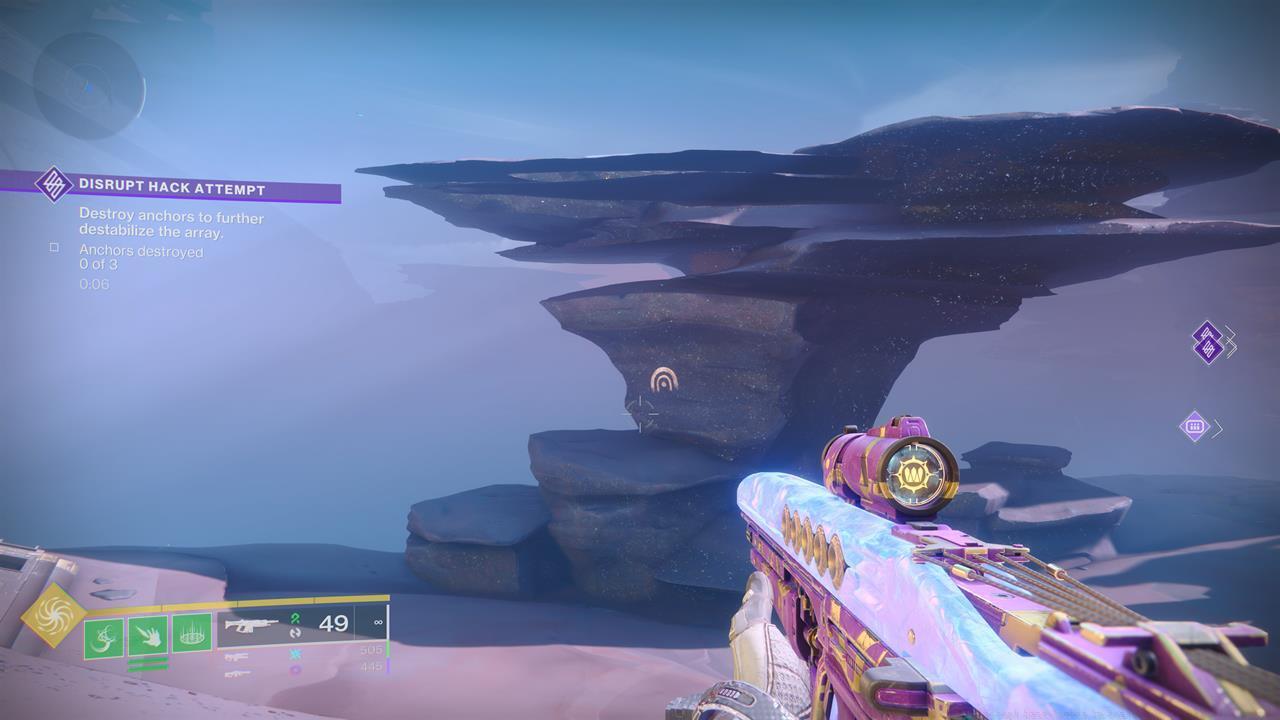Activate the yellow diamond Super ability icon
1280x720 pixels.
[x=54, y=616]
